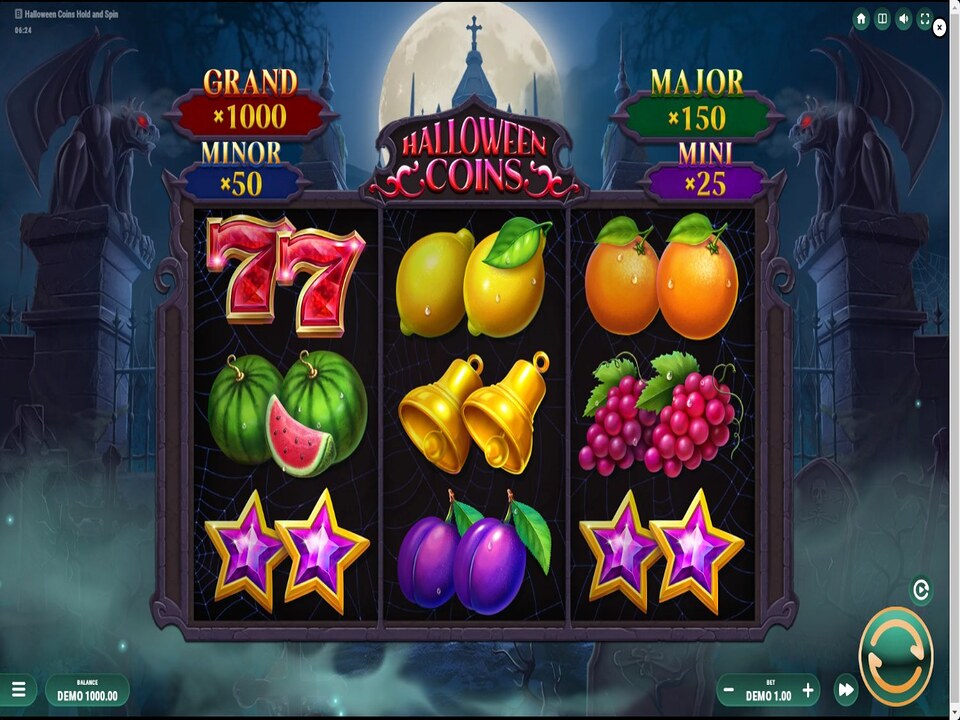Open autoplay with the small circular play icon
This screenshot has height=720, width=960.
(921, 590)
